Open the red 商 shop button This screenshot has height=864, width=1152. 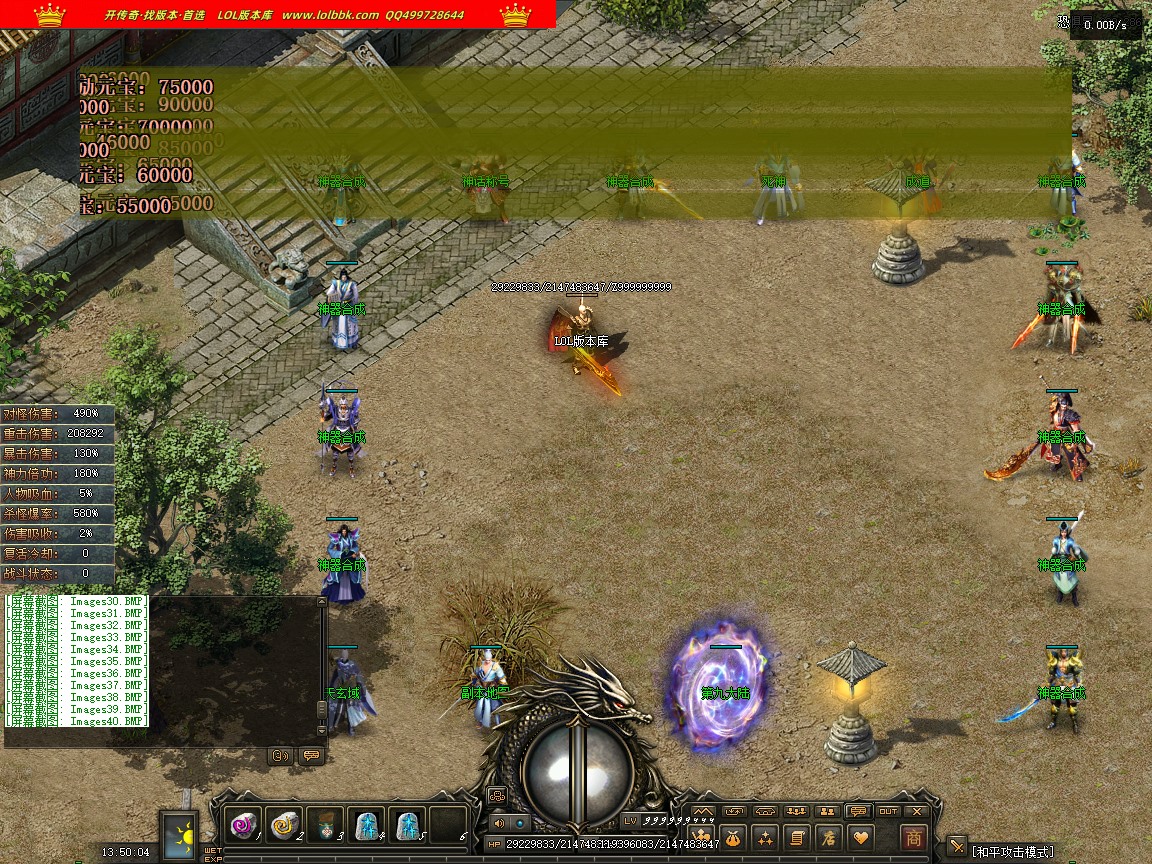pos(912,838)
